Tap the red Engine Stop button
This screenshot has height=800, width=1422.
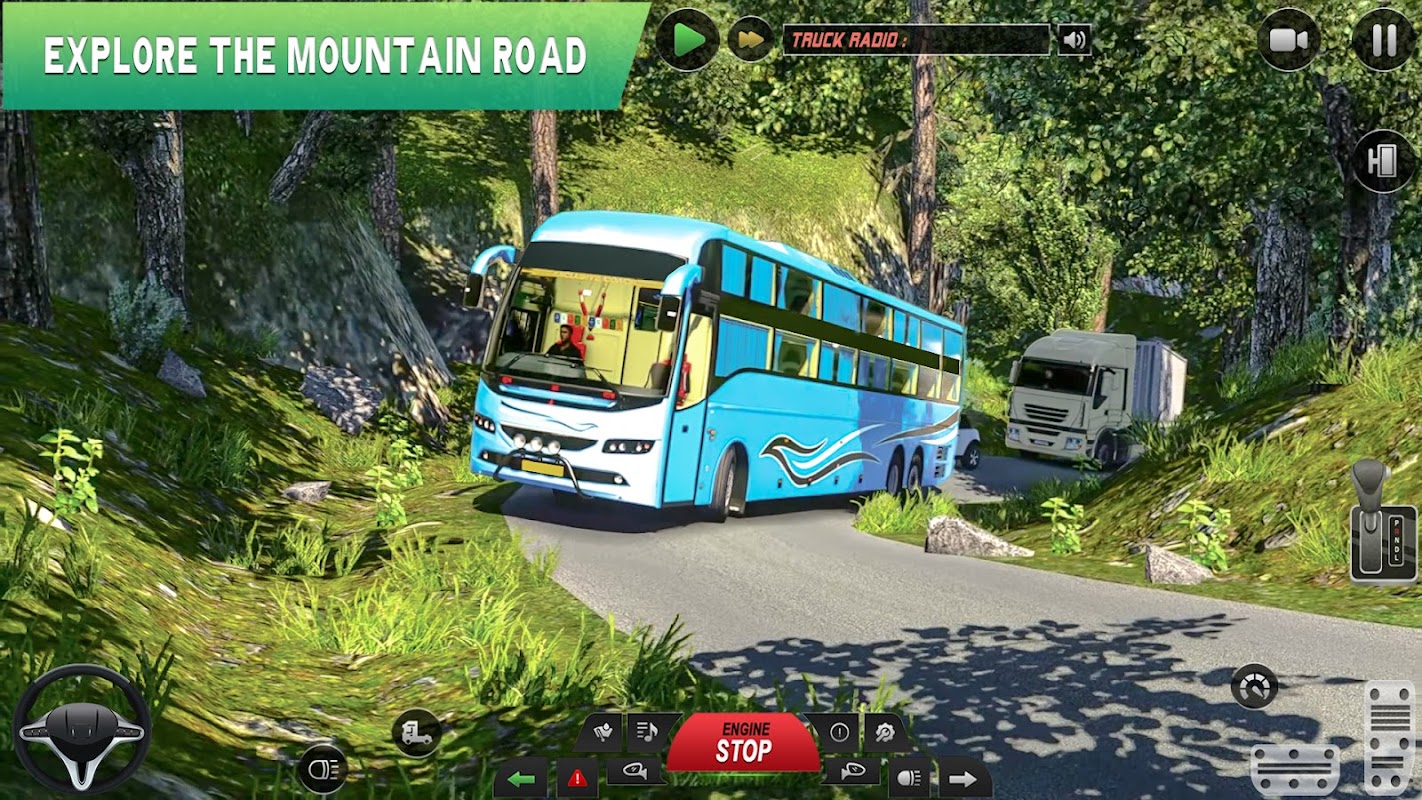coord(743,744)
